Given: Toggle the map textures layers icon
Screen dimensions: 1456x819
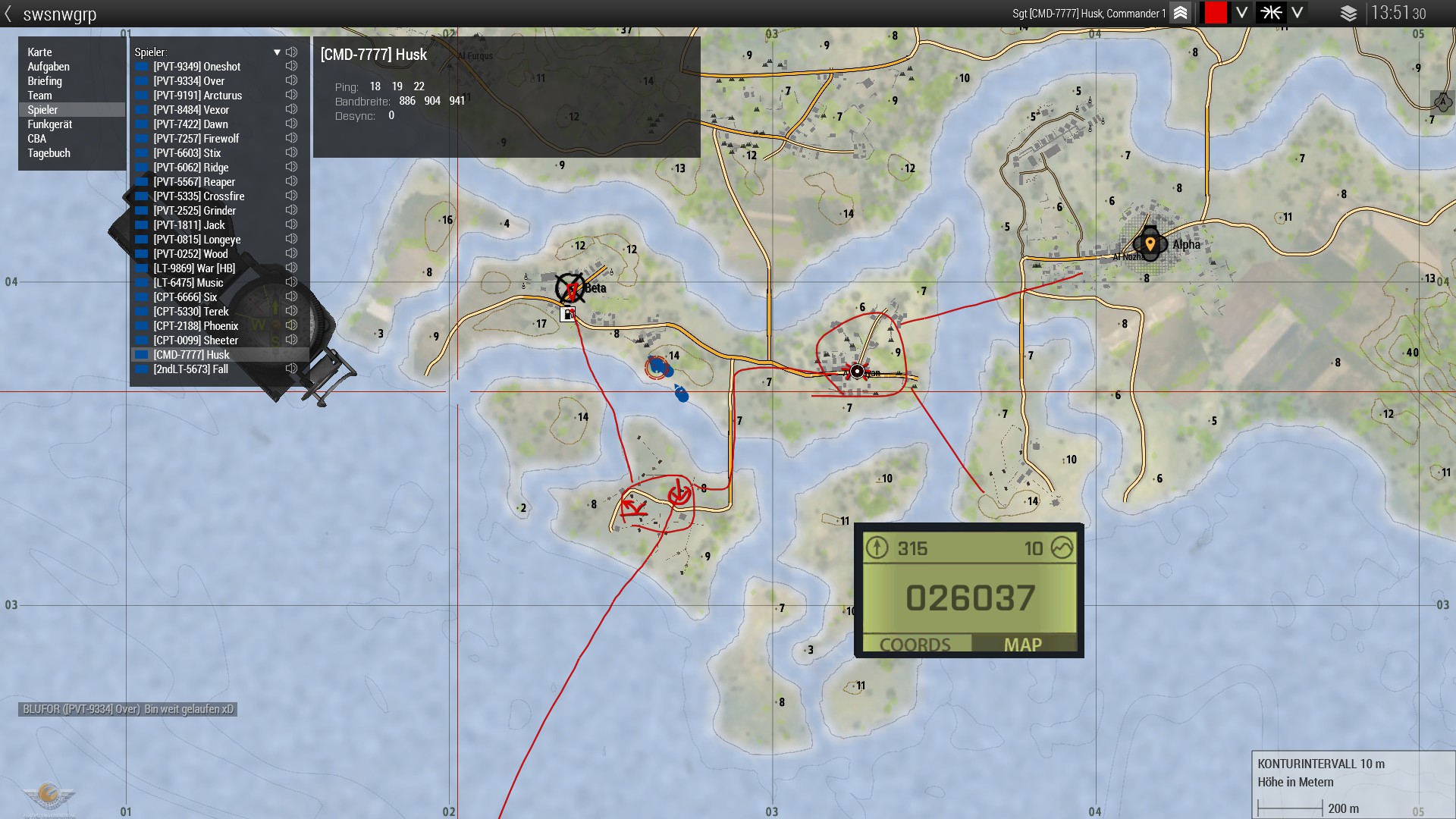Looking at the screenshot, I should [x=1348, y=13].
